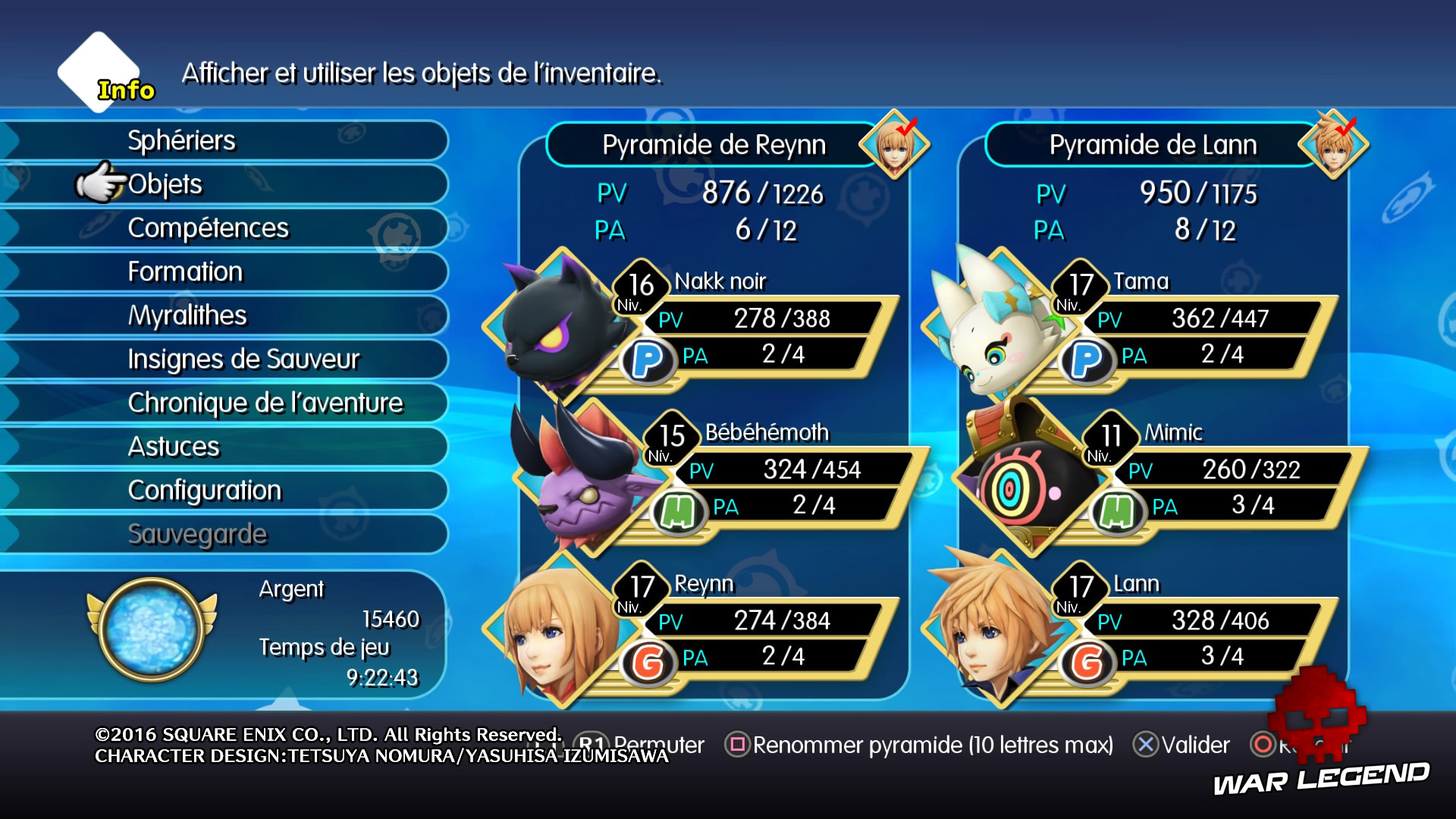Click the Info diamond icon
Image resolution: width=1456 pixels, height=819 pixels.
[x=99, y=72]
